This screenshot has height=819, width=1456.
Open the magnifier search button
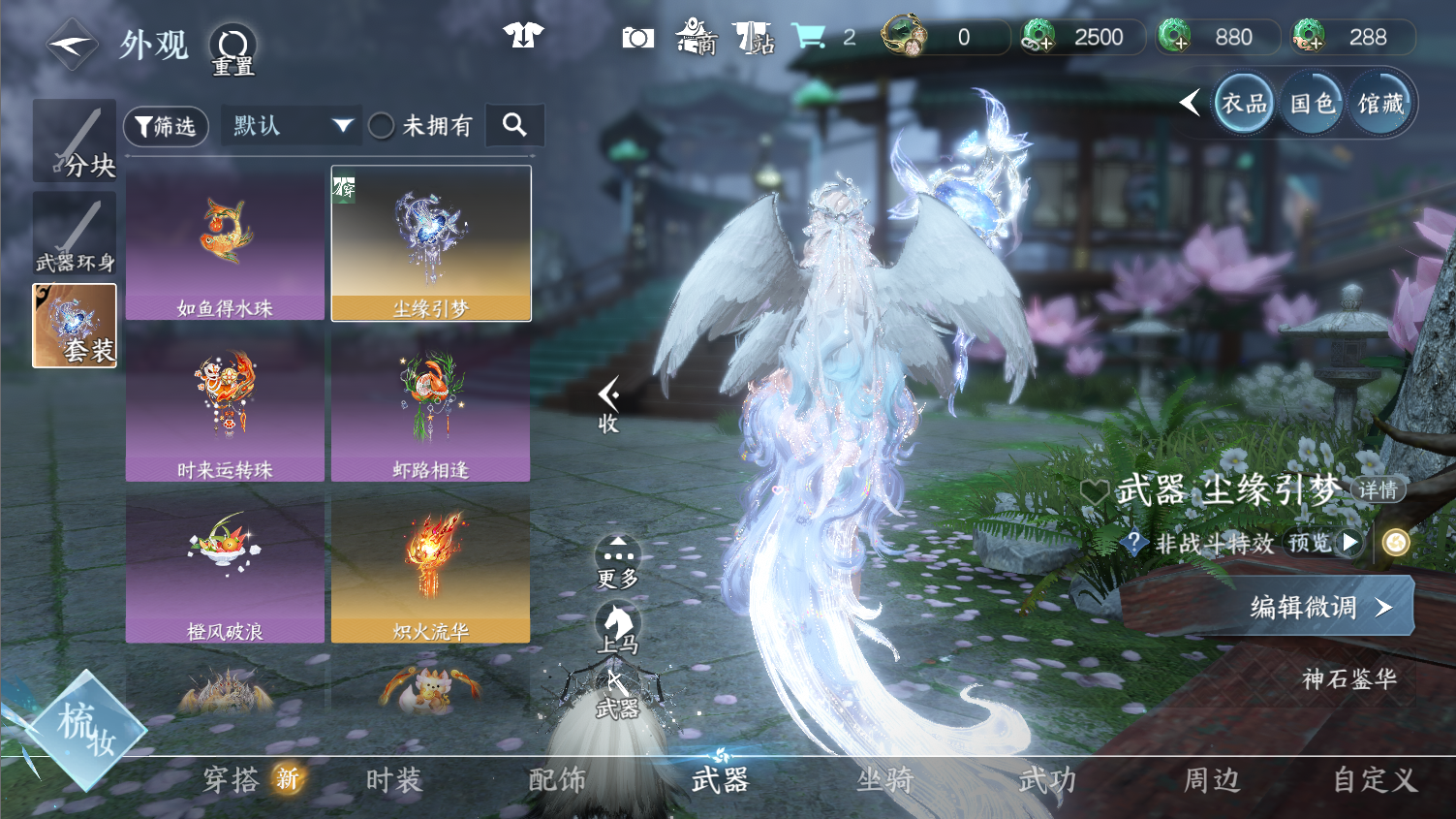[514, 125]
